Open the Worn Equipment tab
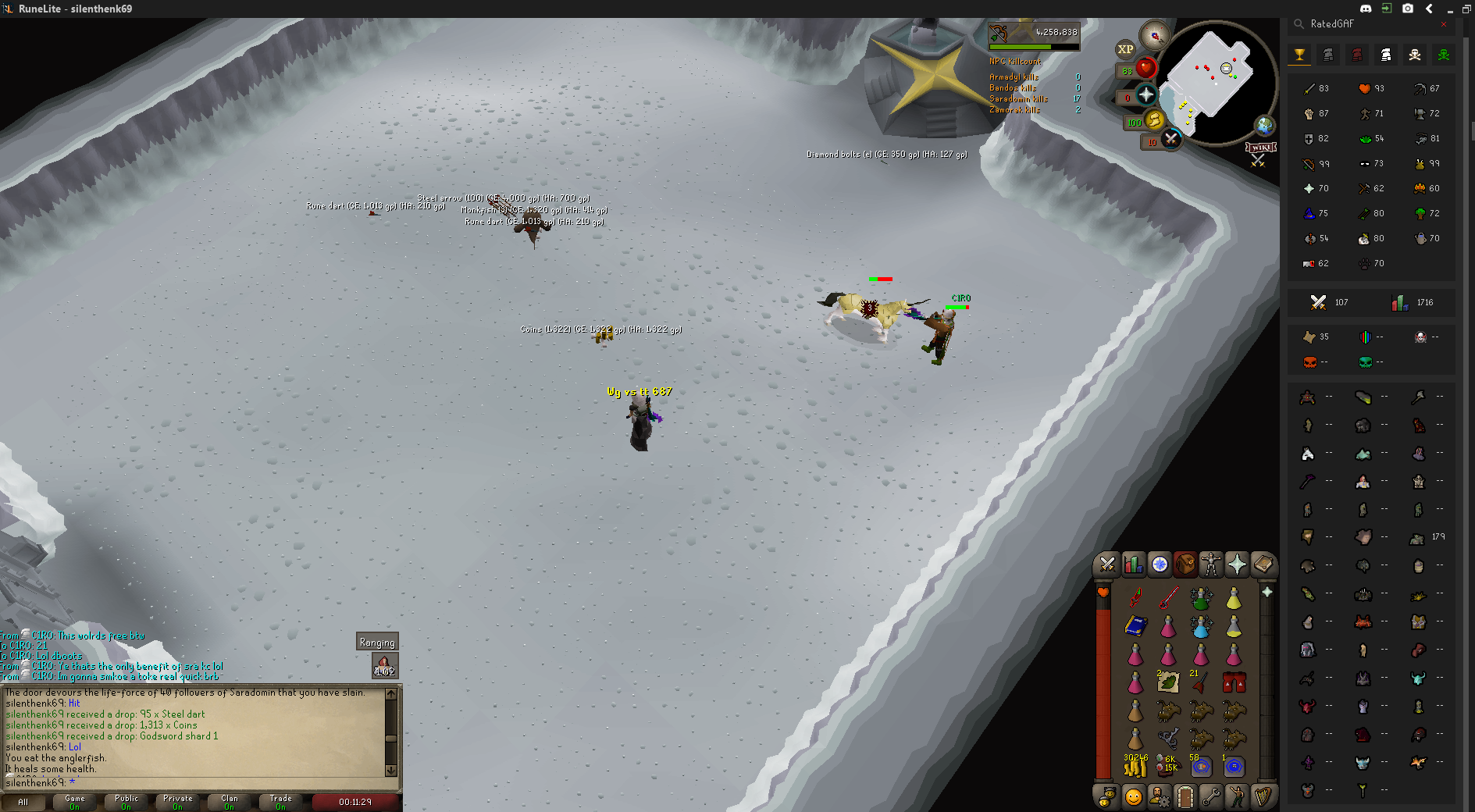Screen dimensions: 1475x812 click(1210, 564)
